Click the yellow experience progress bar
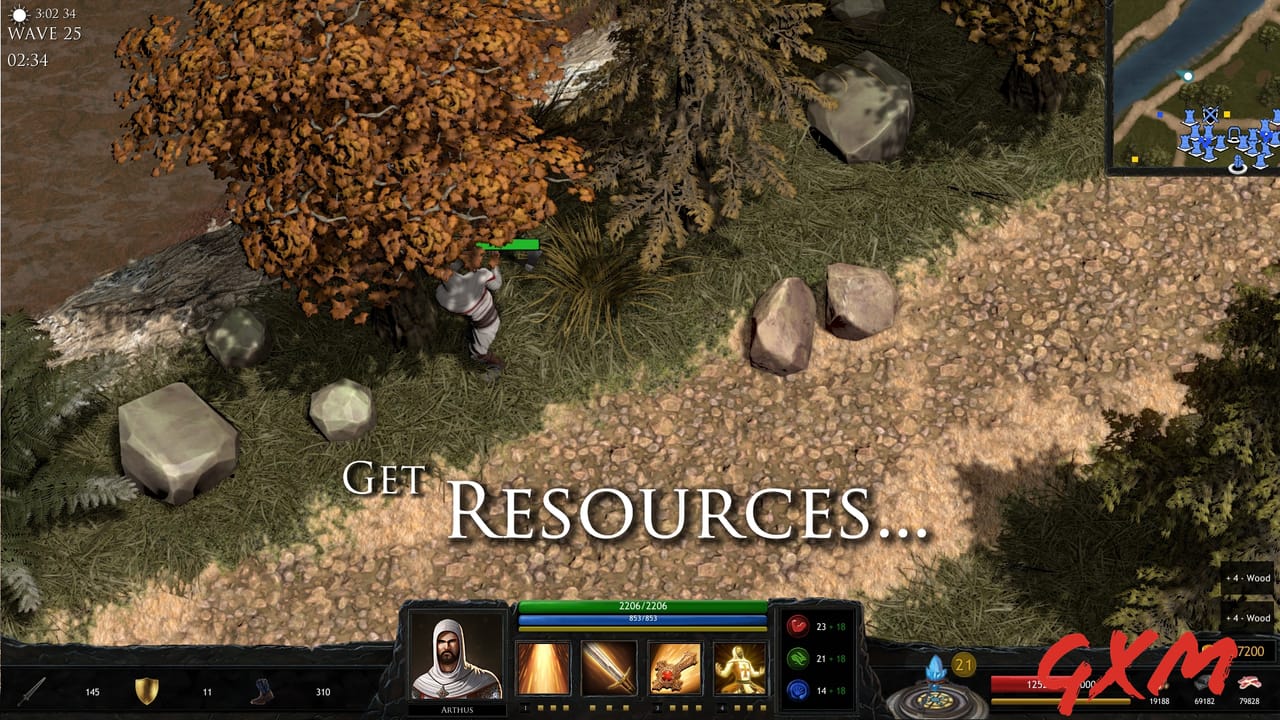 click(x=1062, y=701)
